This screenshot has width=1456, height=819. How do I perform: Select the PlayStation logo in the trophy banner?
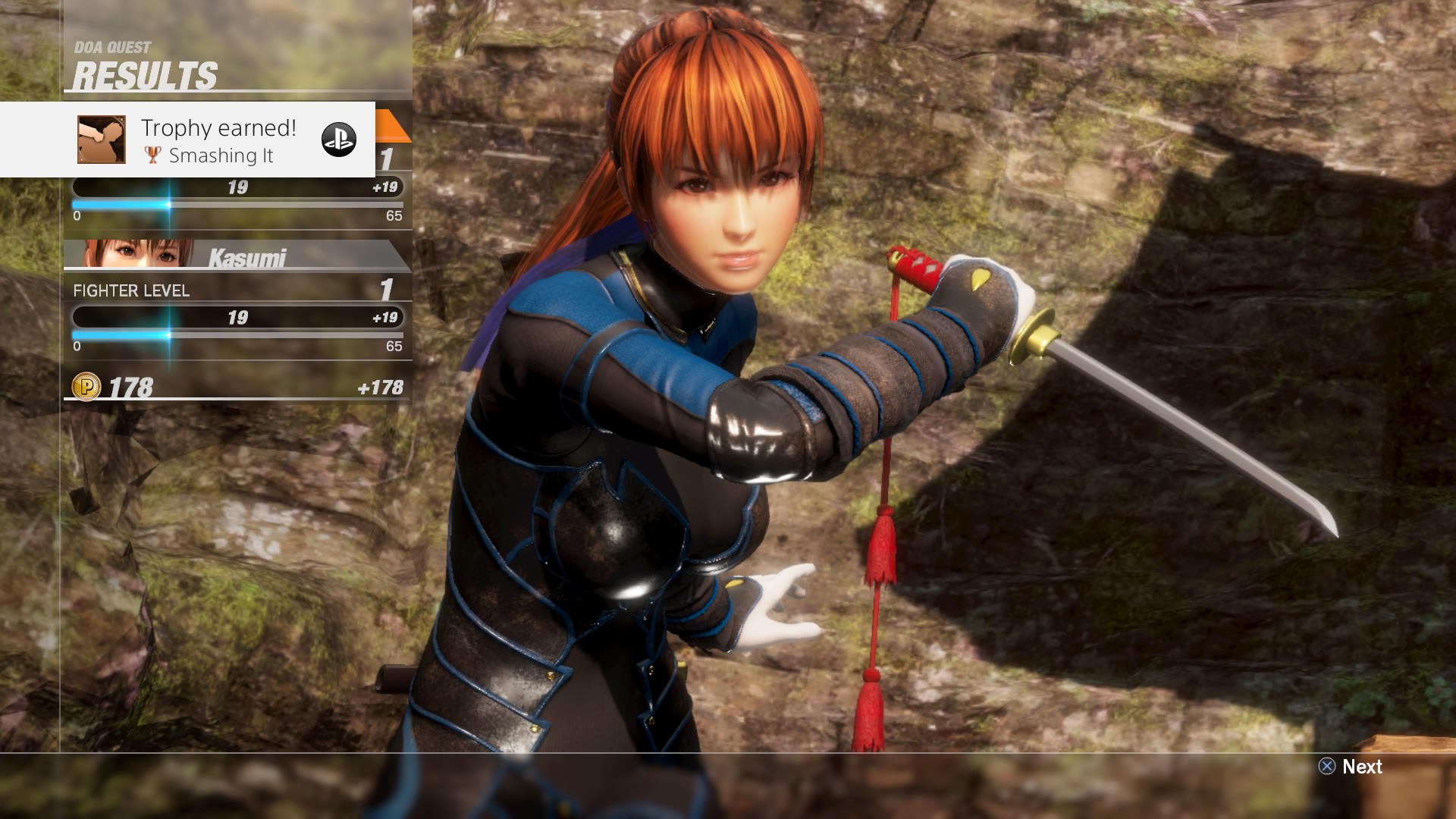tap(340, 140)
